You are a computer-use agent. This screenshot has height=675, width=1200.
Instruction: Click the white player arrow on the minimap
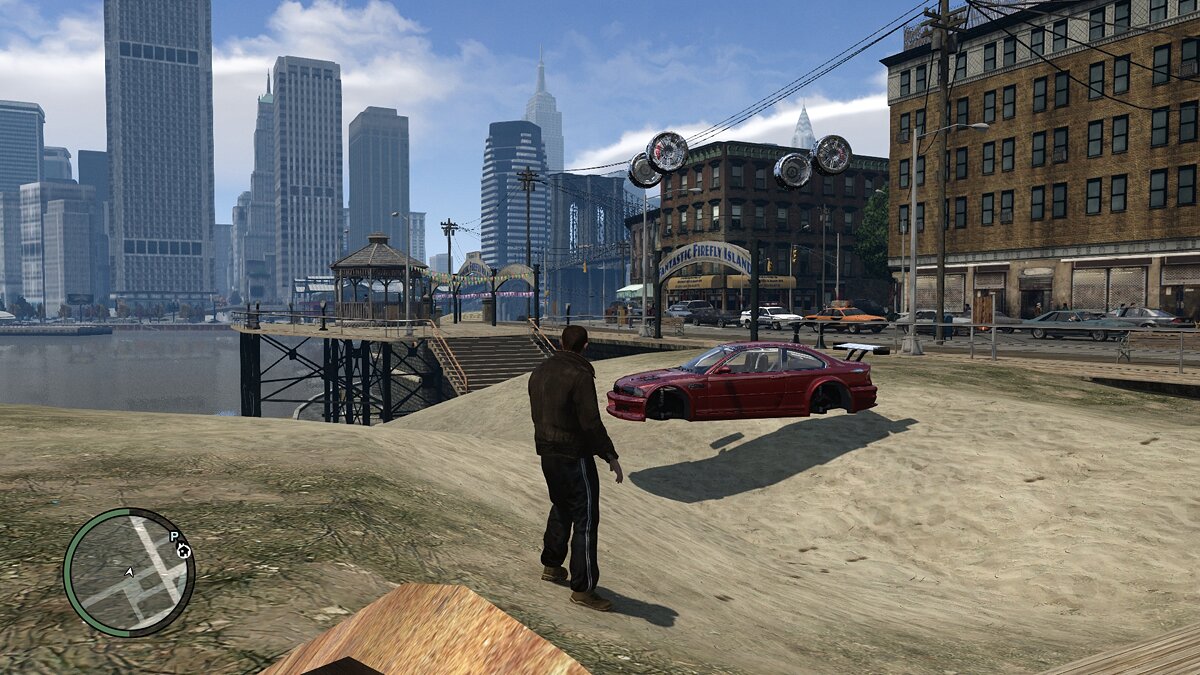pyautogui.click(x=129, y=572)
